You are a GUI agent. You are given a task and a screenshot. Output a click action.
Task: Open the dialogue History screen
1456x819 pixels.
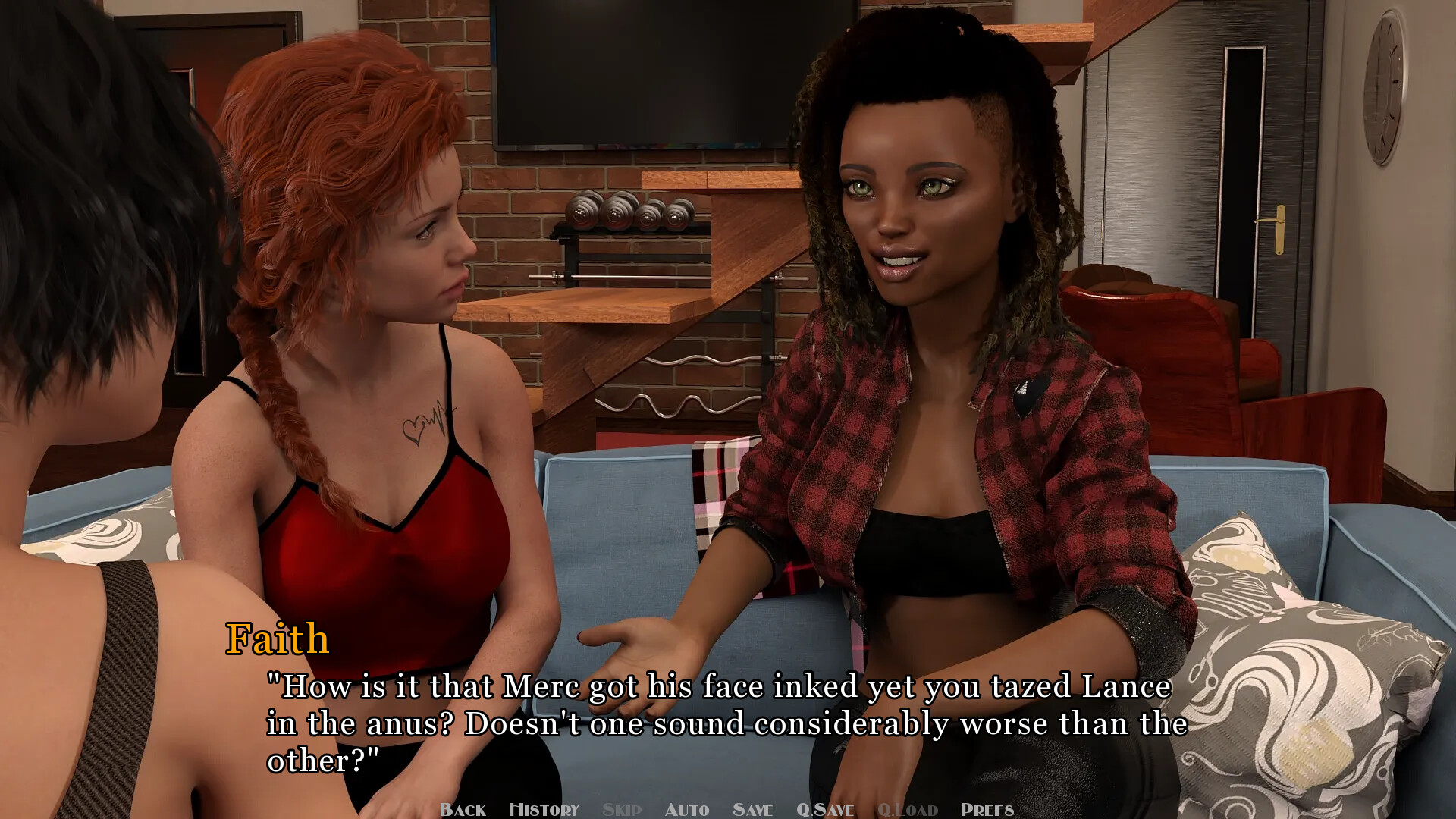click(x=544, y=808)
